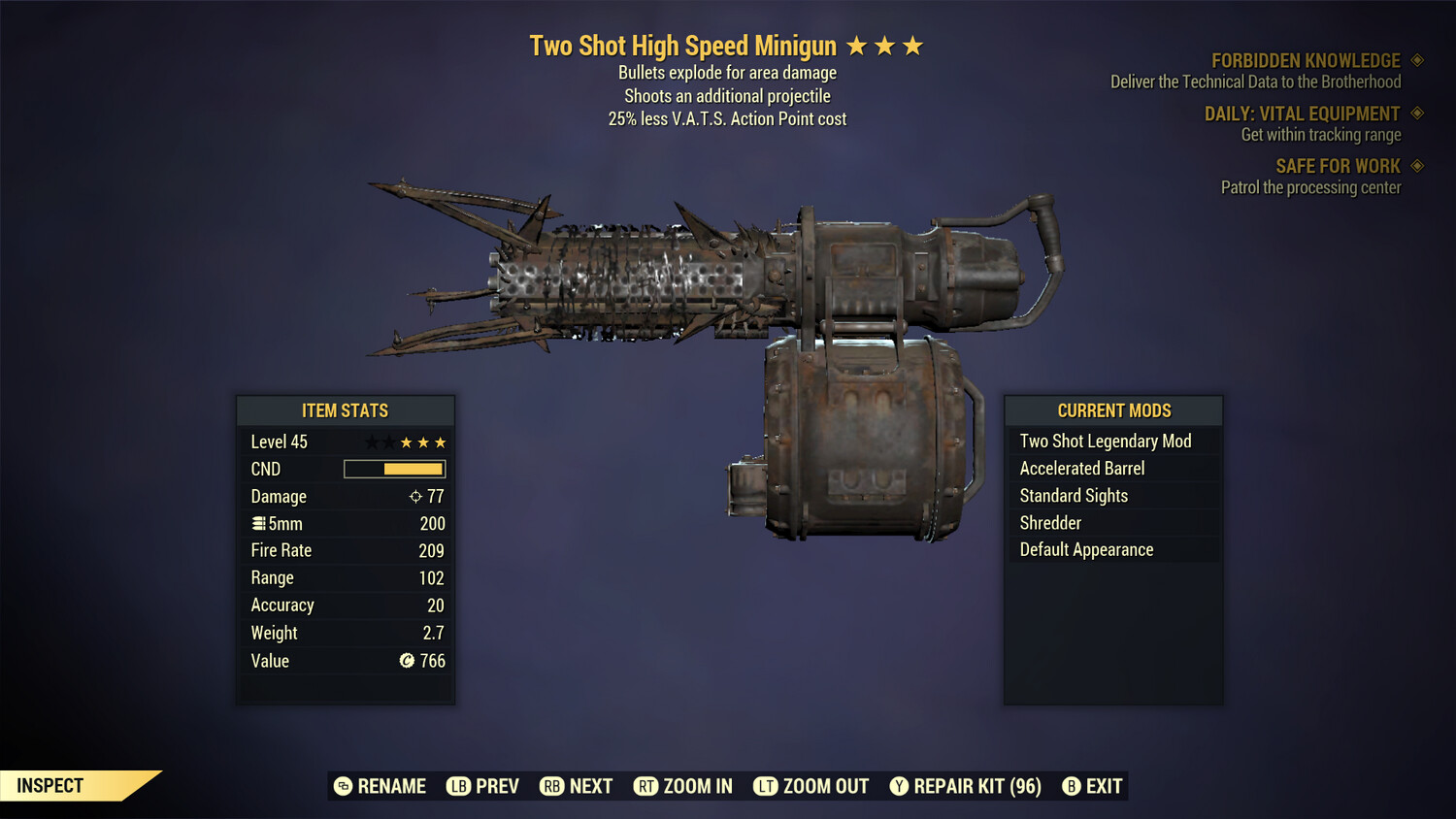Click the caps icon next to Value 766
The image size is (1456, 819).
[407, 661]
